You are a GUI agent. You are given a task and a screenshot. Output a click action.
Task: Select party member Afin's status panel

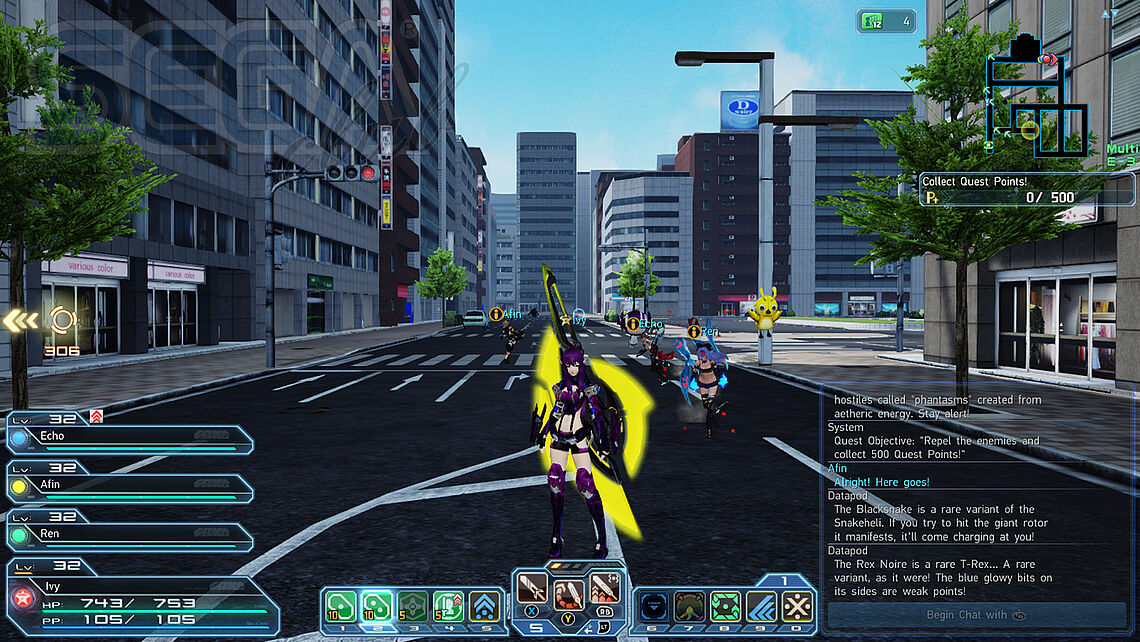(130, 488)
